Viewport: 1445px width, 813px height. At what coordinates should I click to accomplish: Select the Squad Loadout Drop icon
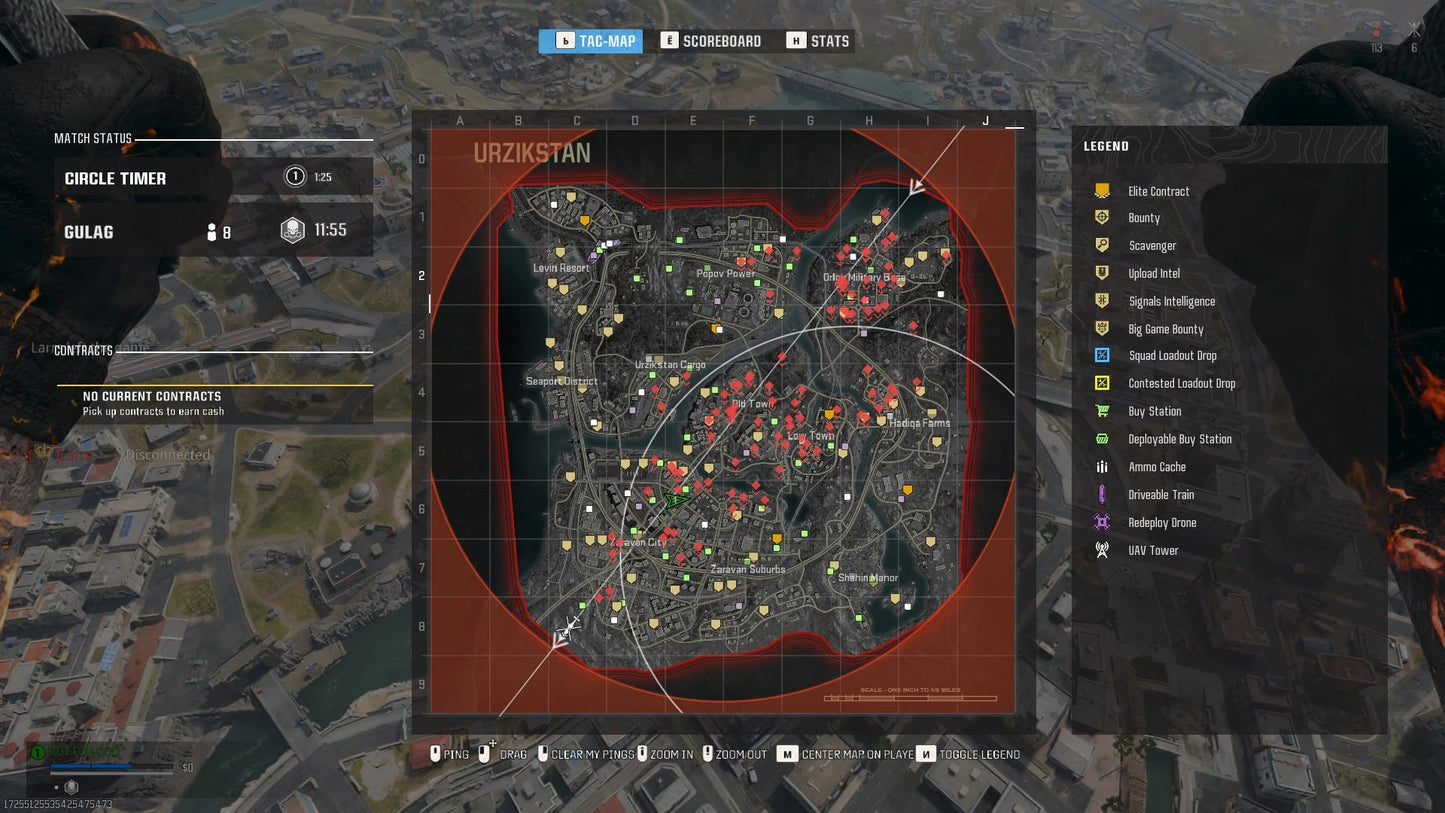[1101, 355]
